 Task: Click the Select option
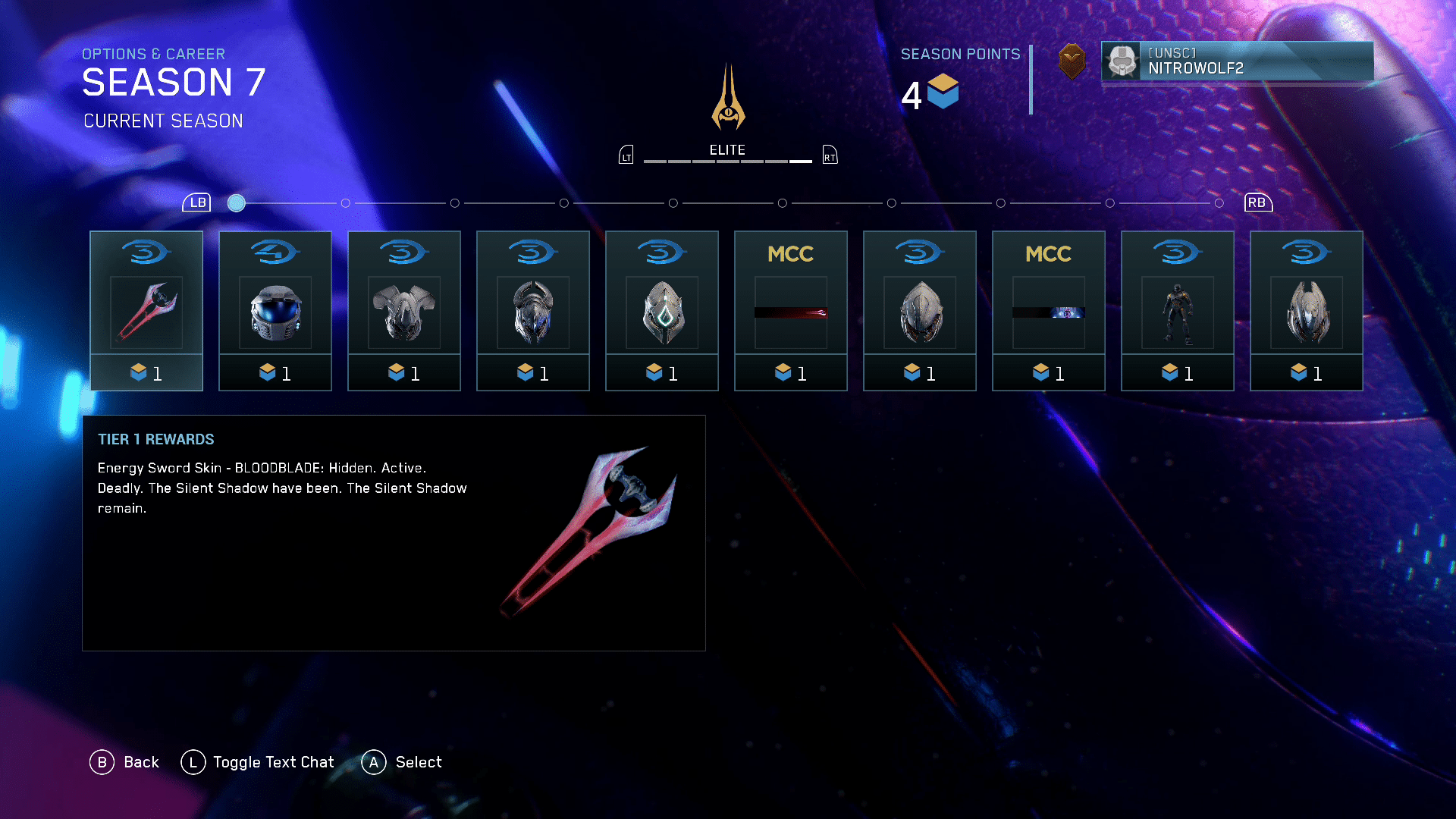(402, 762)
